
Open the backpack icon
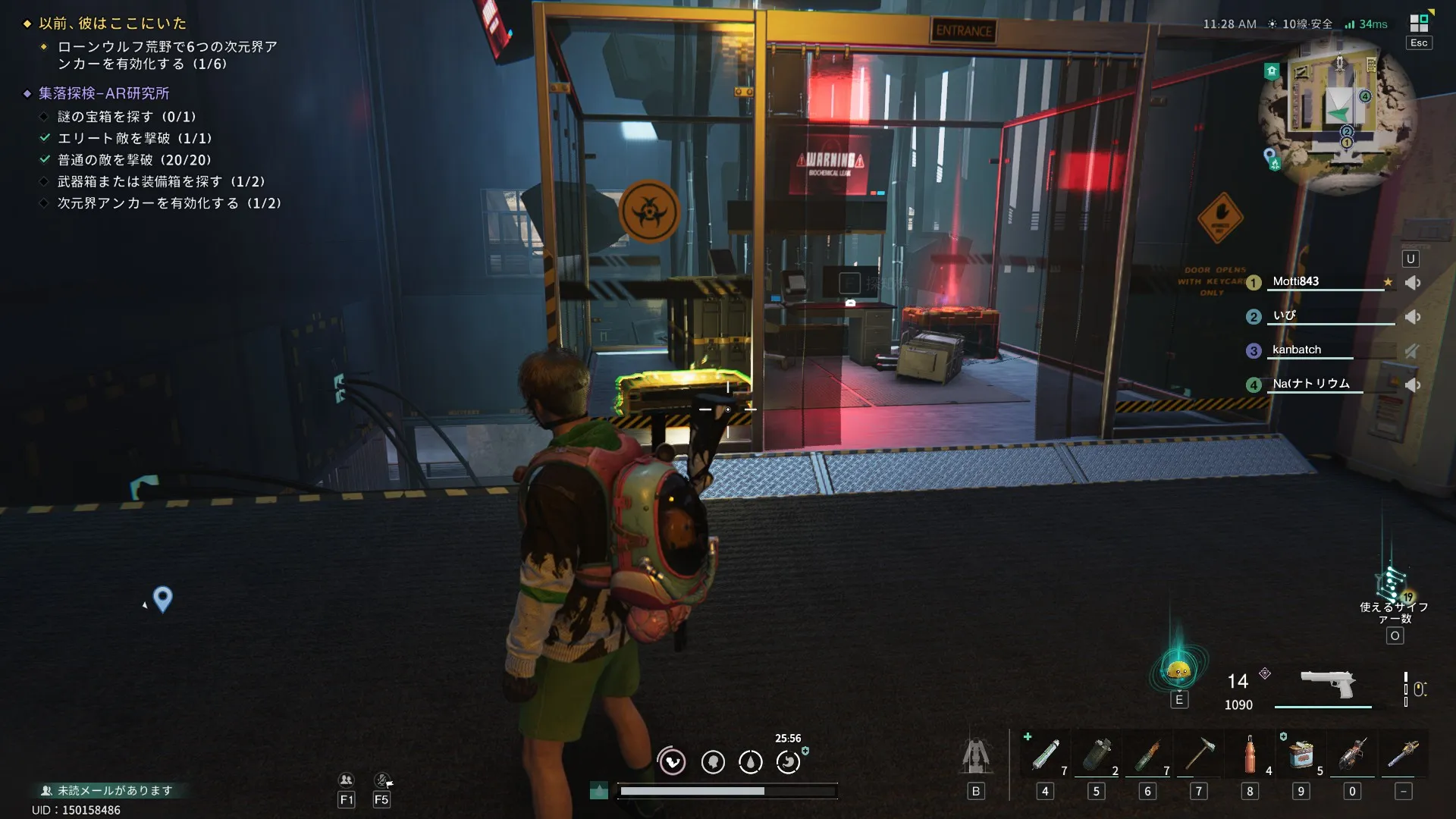pyautogui.click(x=976, y=757)
